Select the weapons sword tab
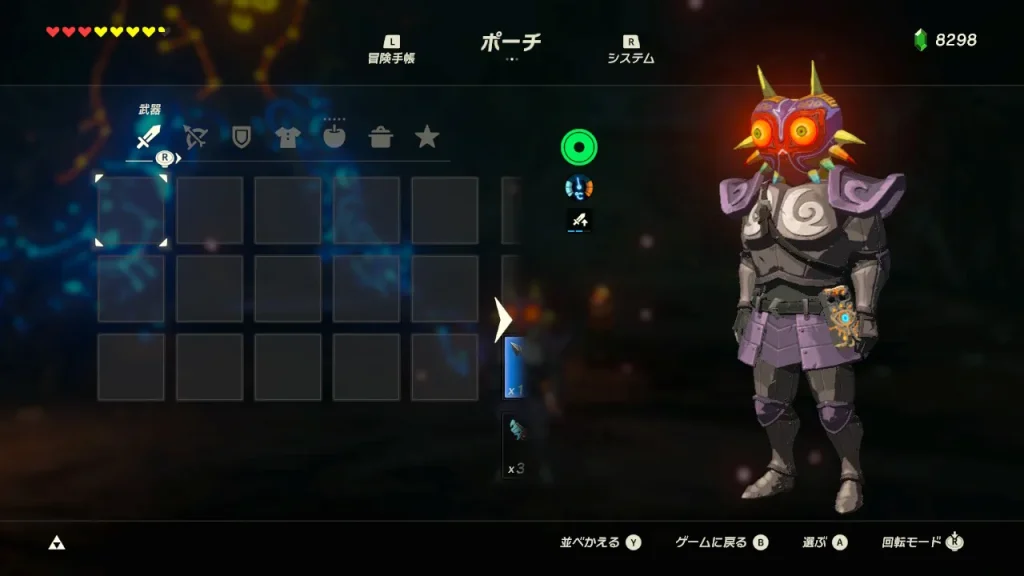 (148, 137)
